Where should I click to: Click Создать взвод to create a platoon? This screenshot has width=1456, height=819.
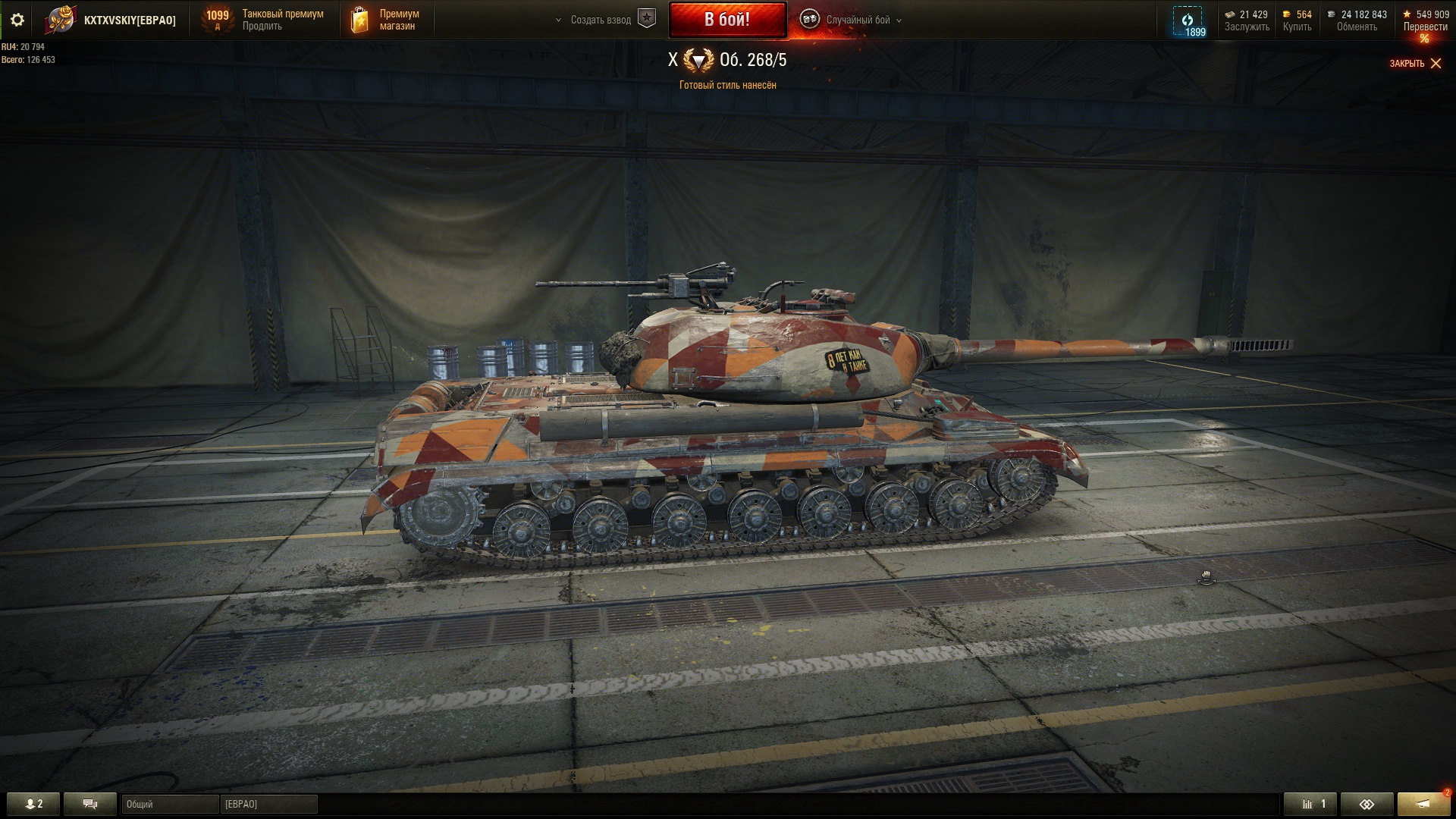point(601,20)
